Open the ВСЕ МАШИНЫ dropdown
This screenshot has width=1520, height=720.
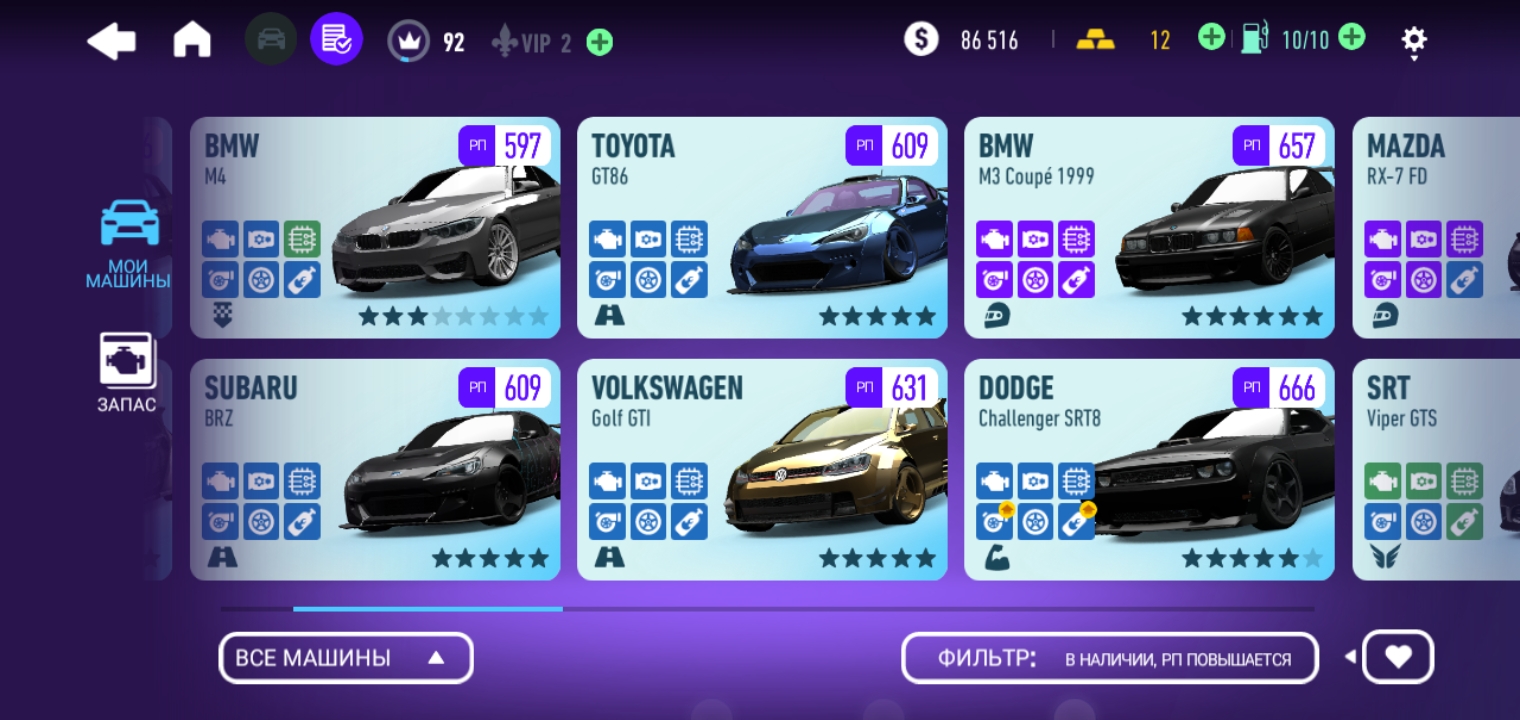(x=345, y=658)
